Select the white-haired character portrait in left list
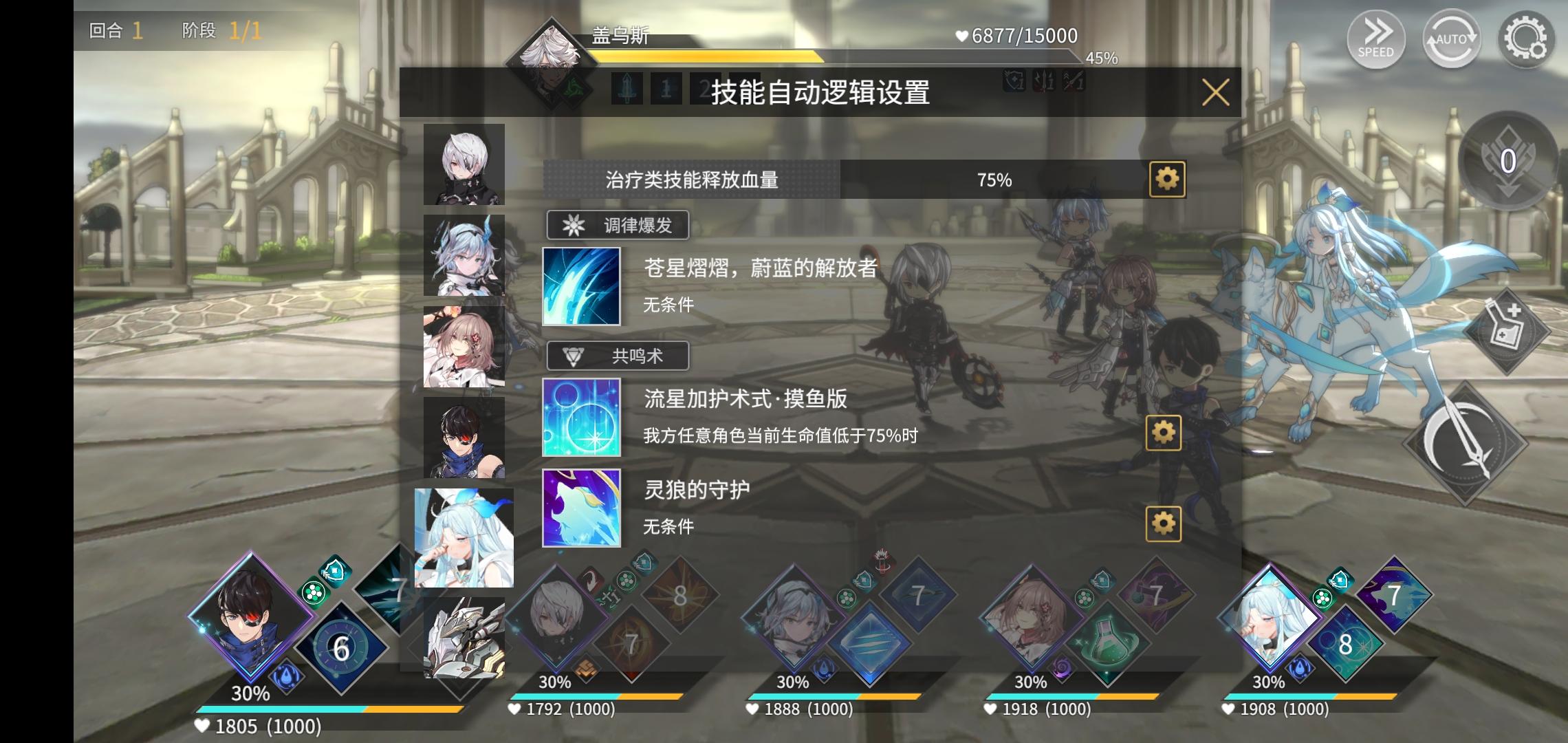This screenshot has height=743, width=1568. (x=463, y=165)
